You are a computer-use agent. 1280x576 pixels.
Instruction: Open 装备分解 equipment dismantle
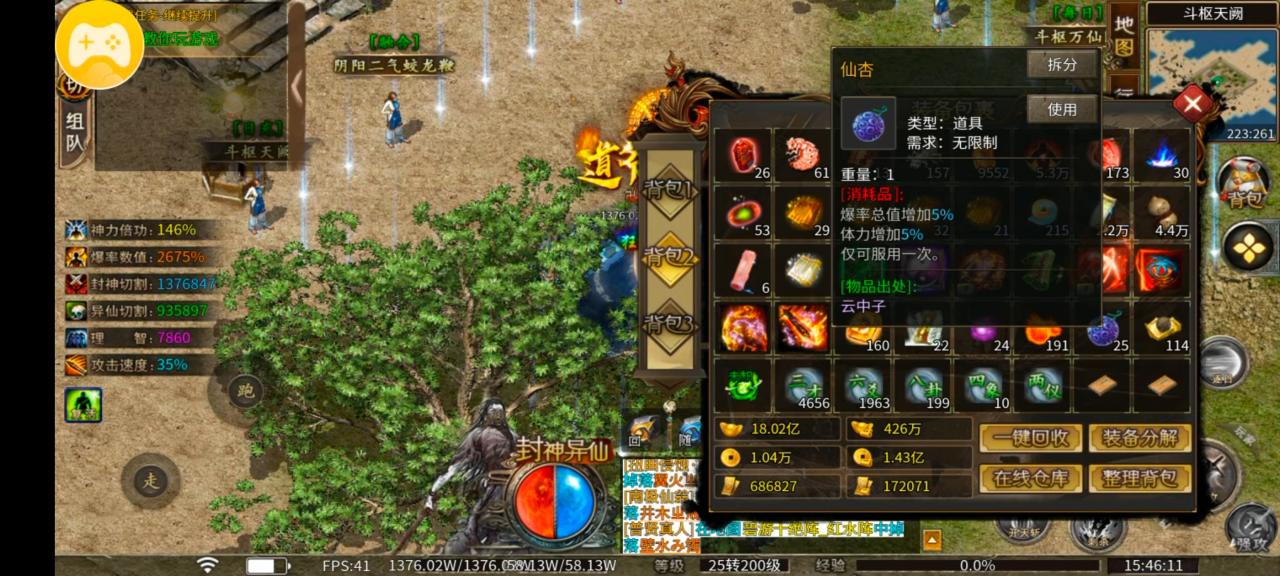coord(1140,438)
